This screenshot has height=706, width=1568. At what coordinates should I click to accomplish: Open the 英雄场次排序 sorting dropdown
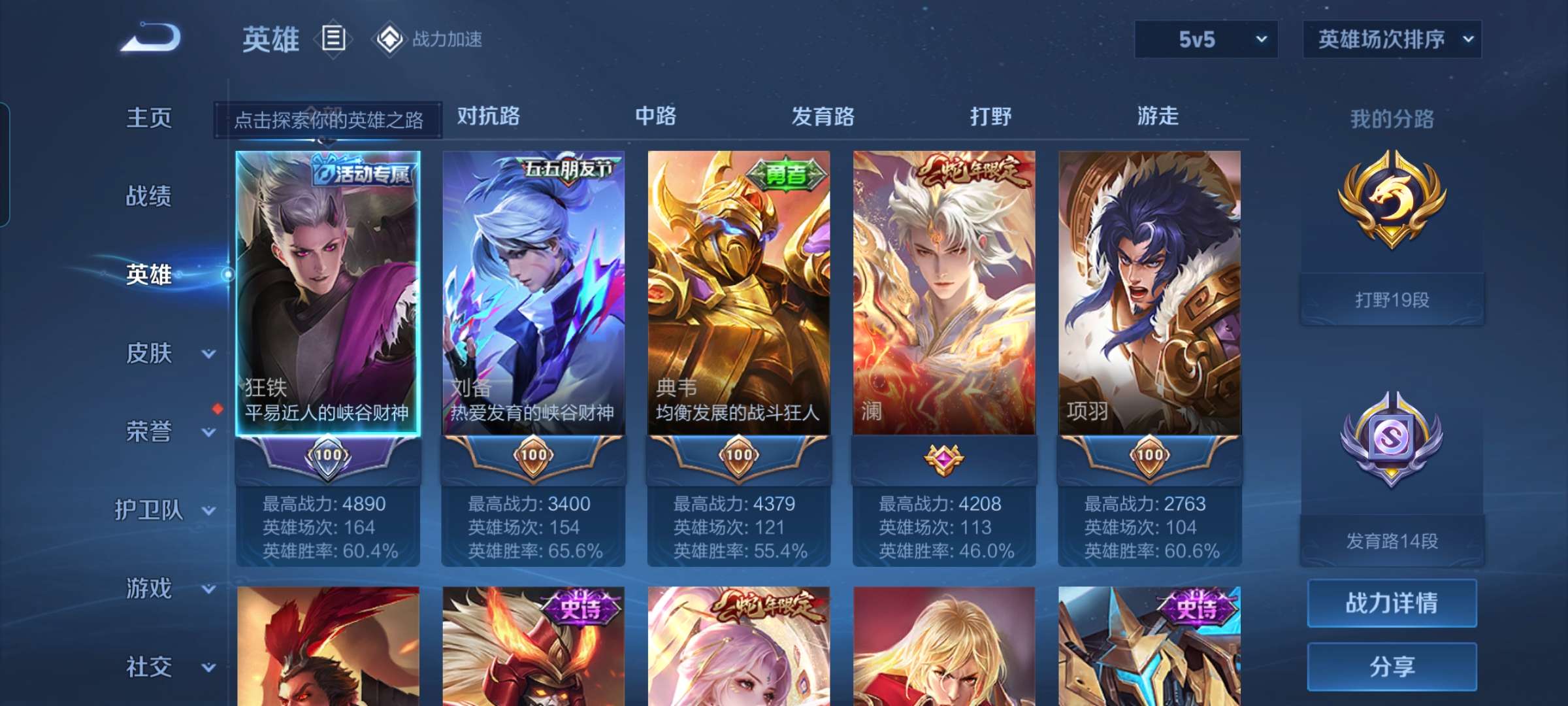[x=1392, y=39]
